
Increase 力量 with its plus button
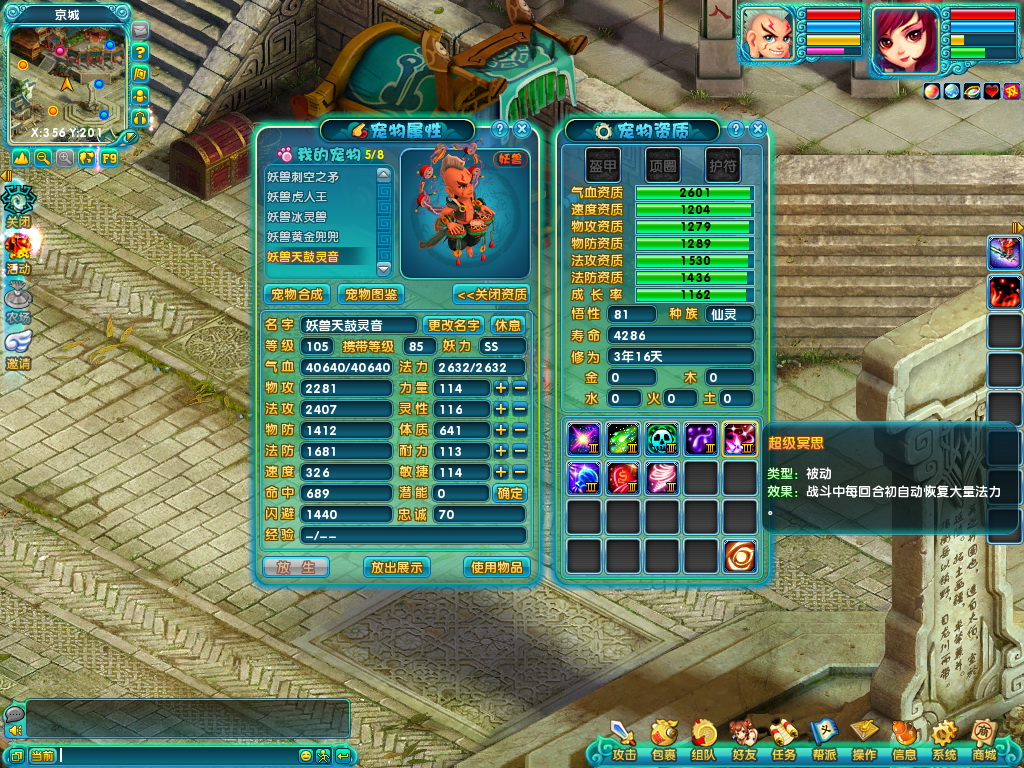[501, 388]
